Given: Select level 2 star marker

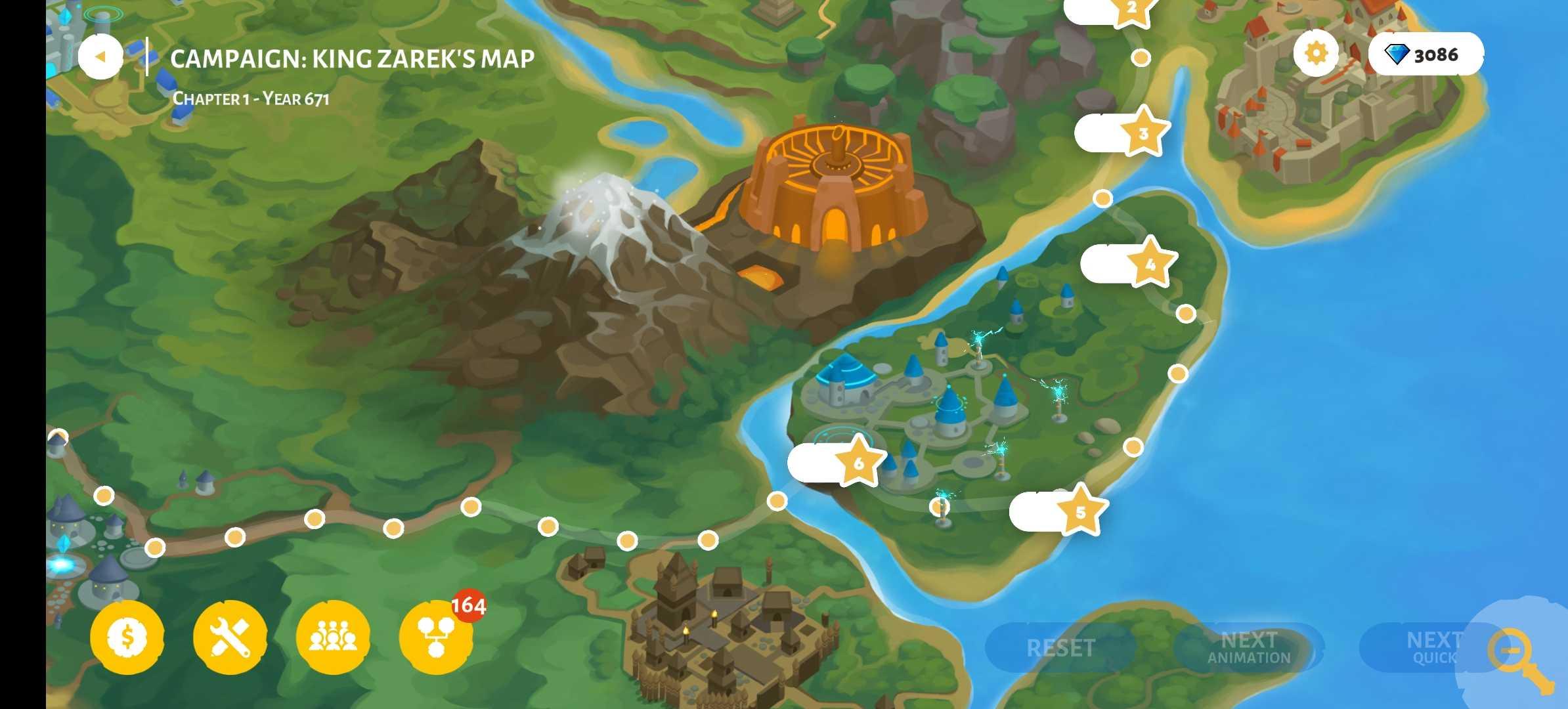Looking at the screenshot, I should pyautogui.click(x=1131, y=9).
